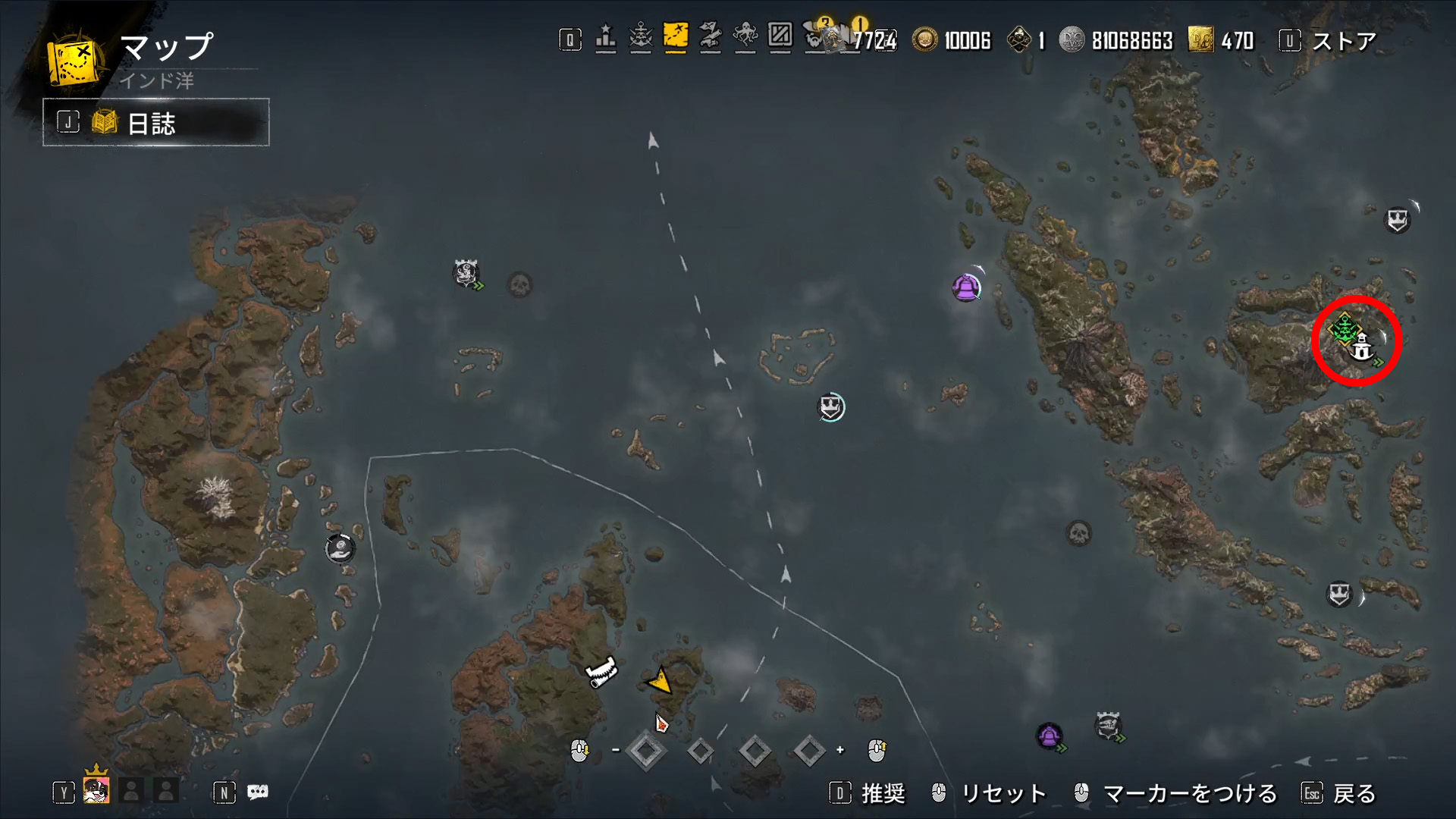Open the ship anchor emblem tab
The height and width of the screenshot is (819, 1456).
click(641, 38)
